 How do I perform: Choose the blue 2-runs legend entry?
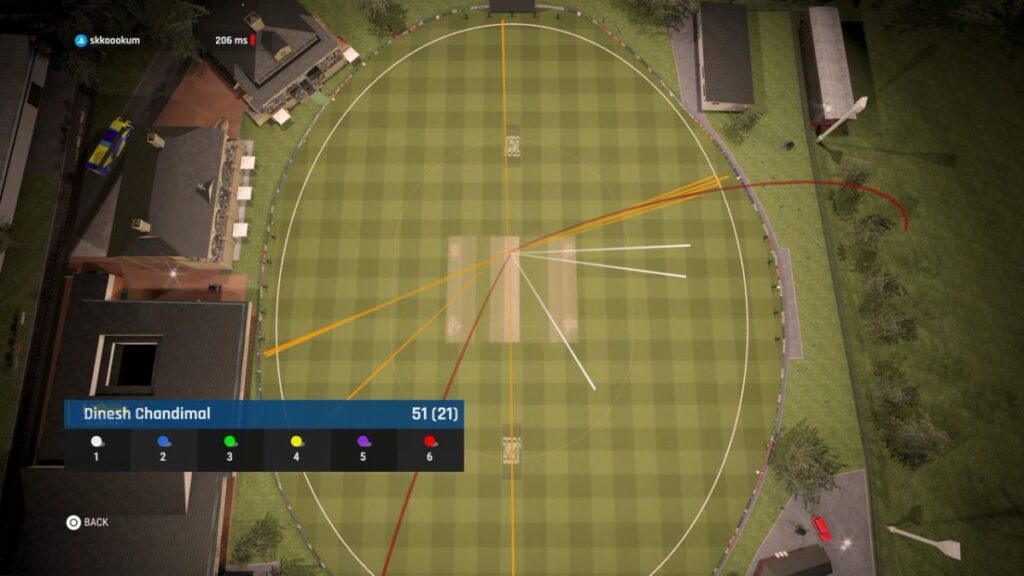click(x=164, y=448)
